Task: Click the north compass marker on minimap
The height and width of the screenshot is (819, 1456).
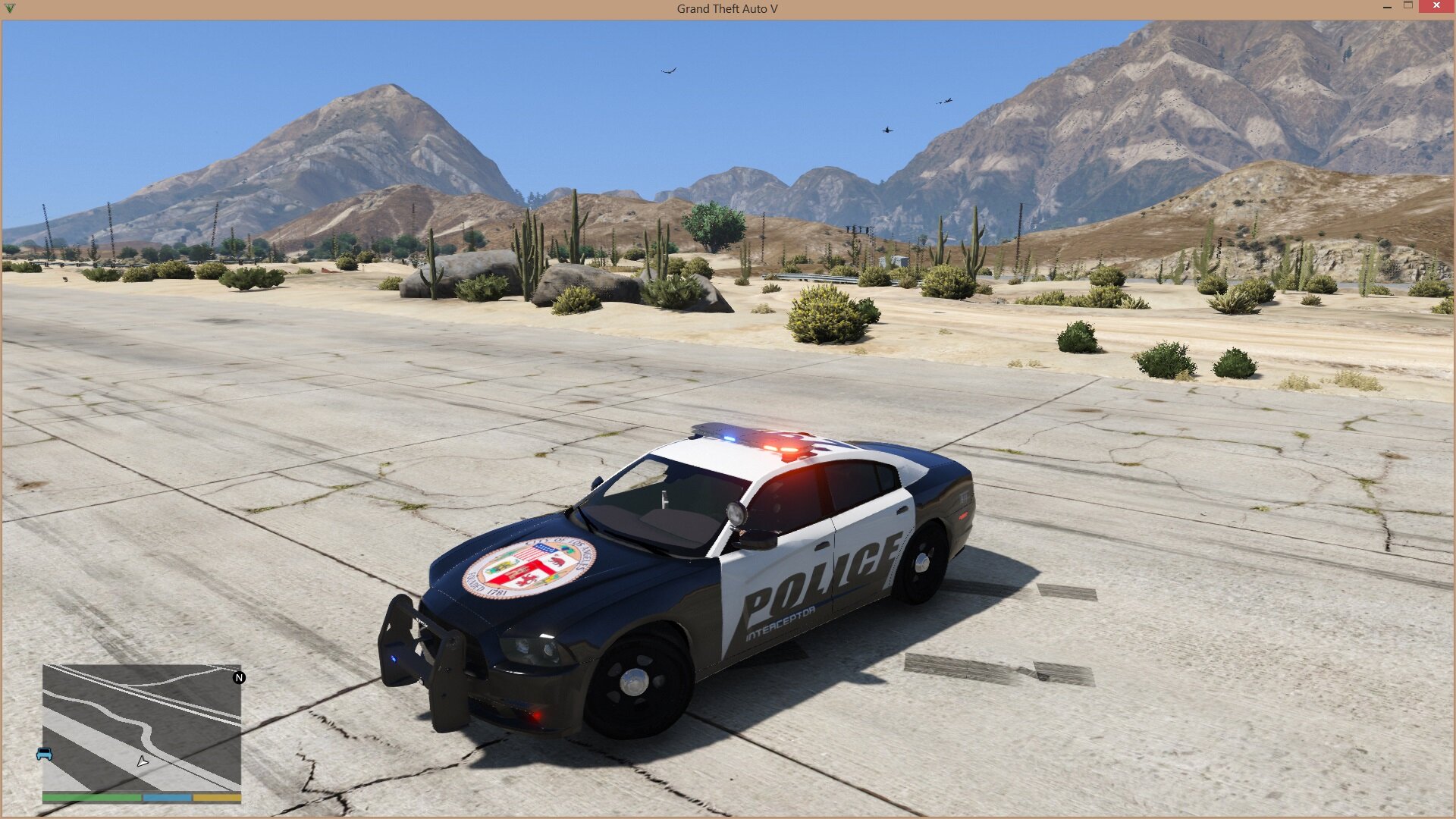Action: pos(239,678)
